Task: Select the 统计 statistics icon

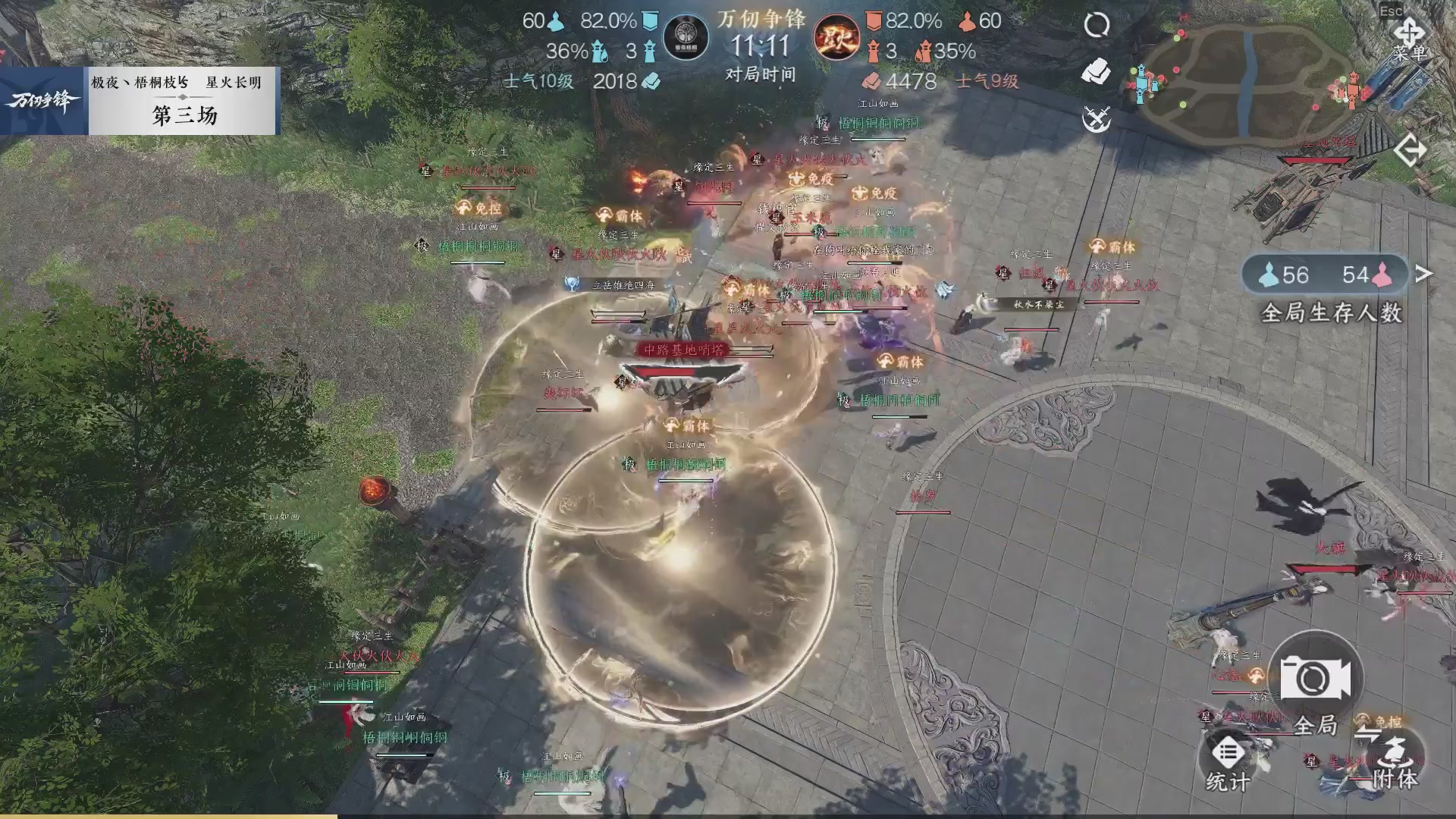Action: pos(1229,752)
